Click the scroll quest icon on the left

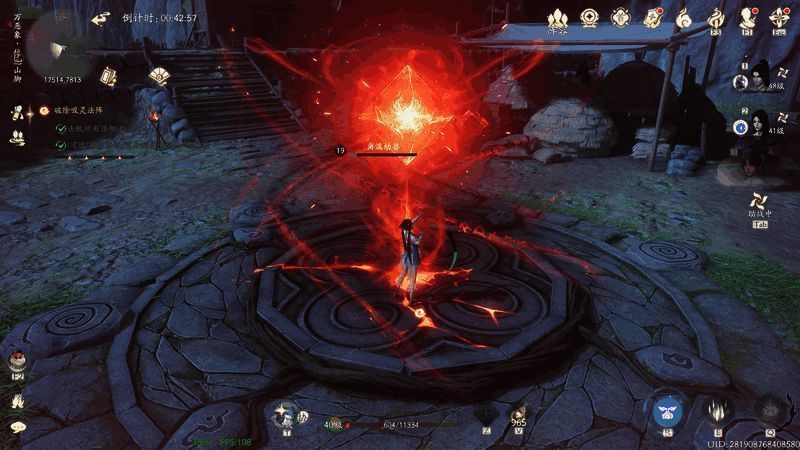[17, 112]
